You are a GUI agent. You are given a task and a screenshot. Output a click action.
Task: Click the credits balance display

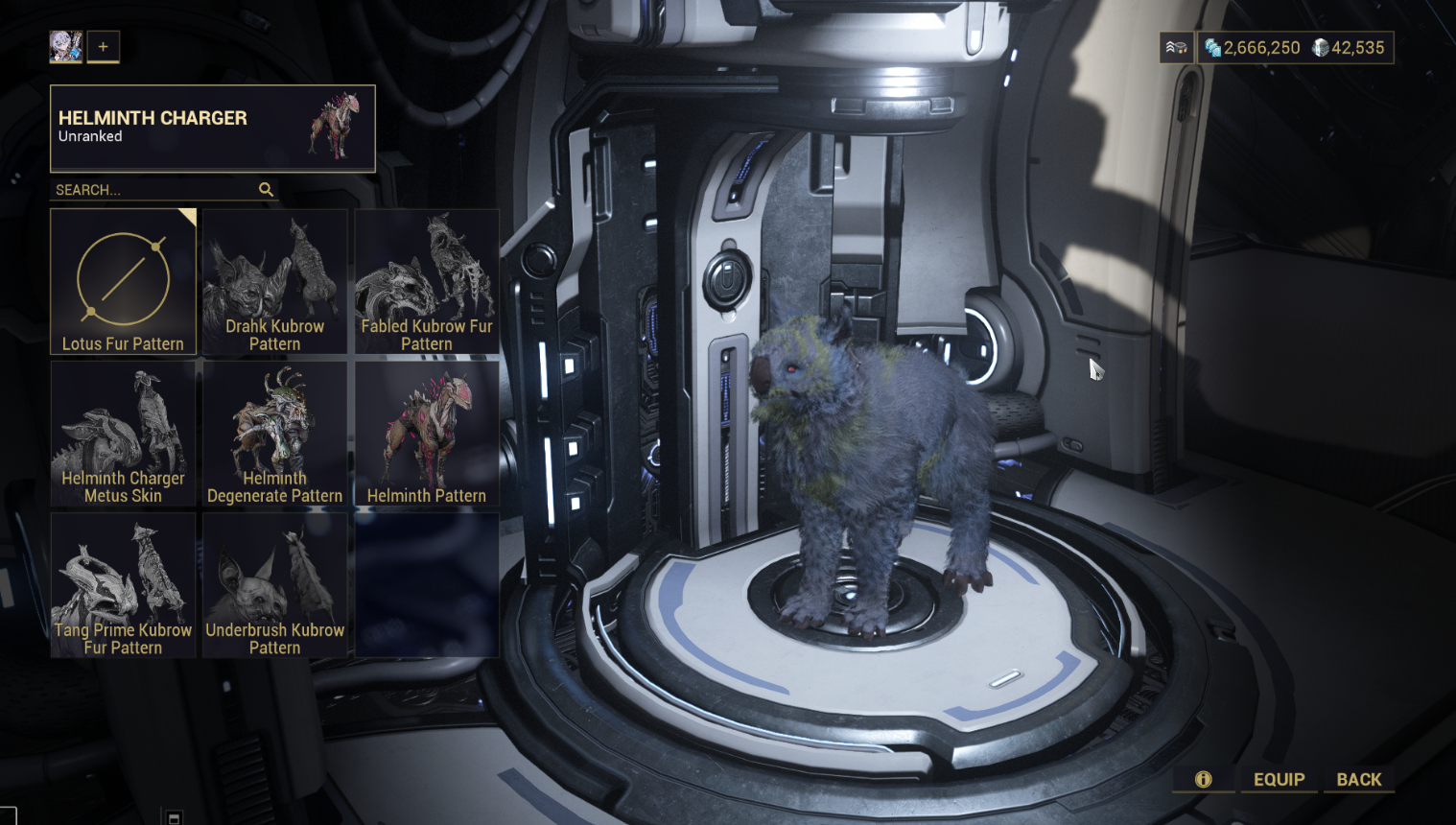(x=1253, y=48)
